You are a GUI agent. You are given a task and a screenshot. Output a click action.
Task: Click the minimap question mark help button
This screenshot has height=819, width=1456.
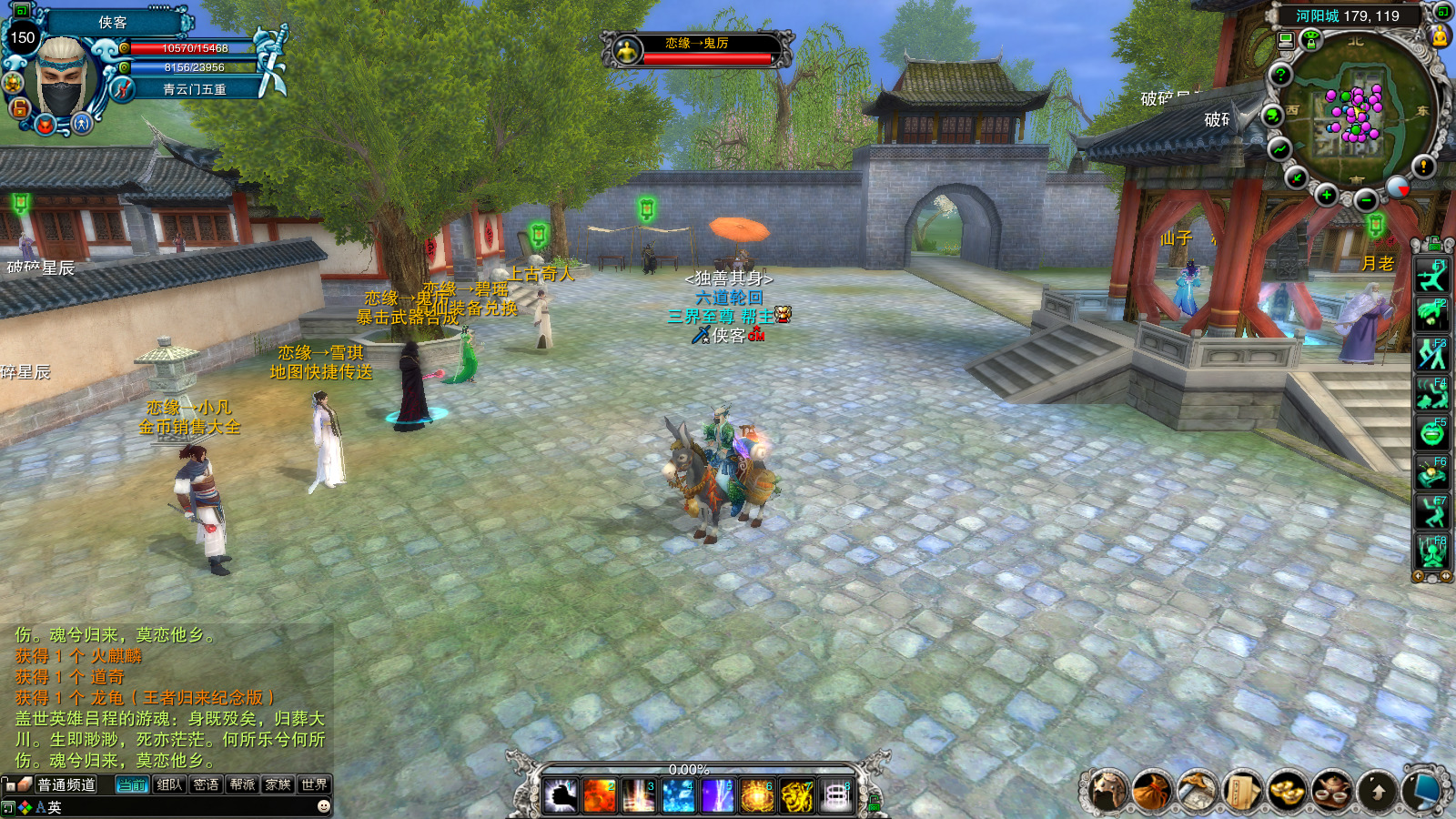1281,75
